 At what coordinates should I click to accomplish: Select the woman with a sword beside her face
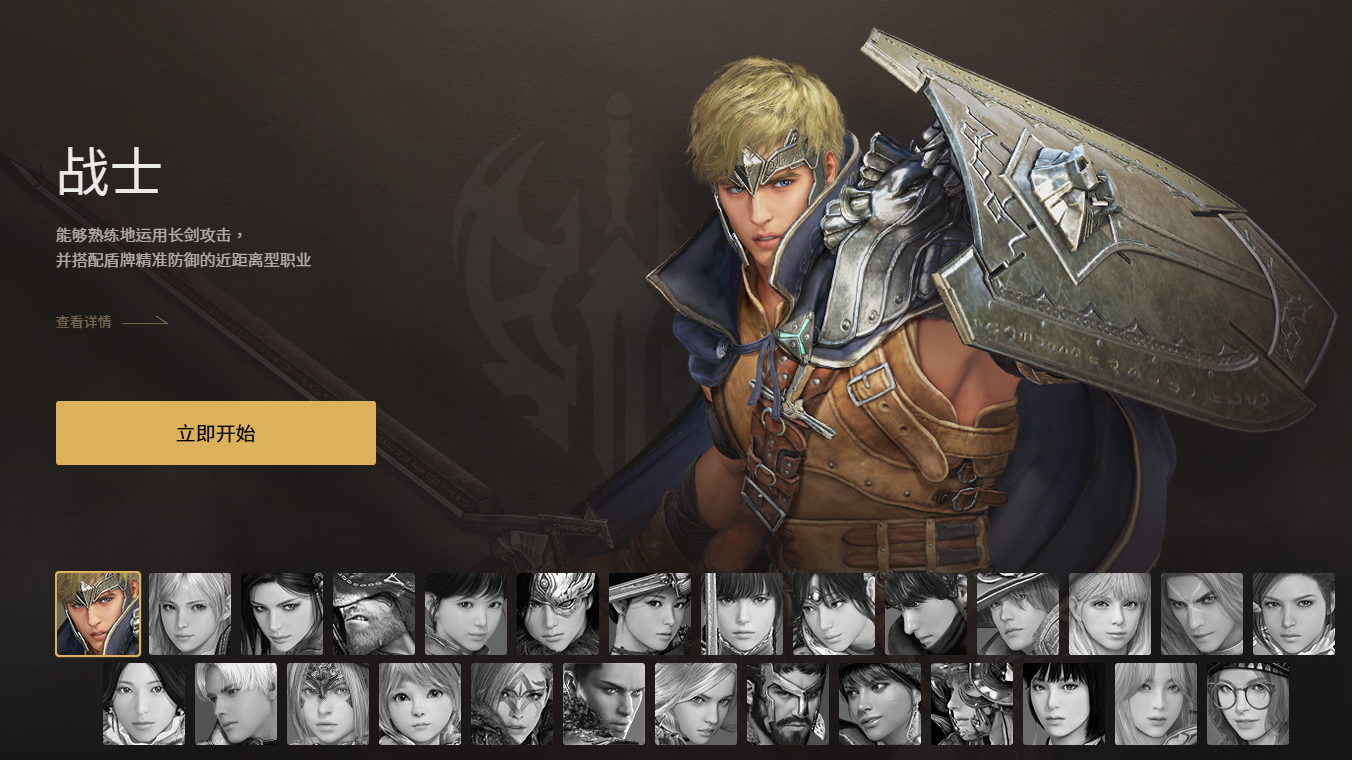point(742,614)
